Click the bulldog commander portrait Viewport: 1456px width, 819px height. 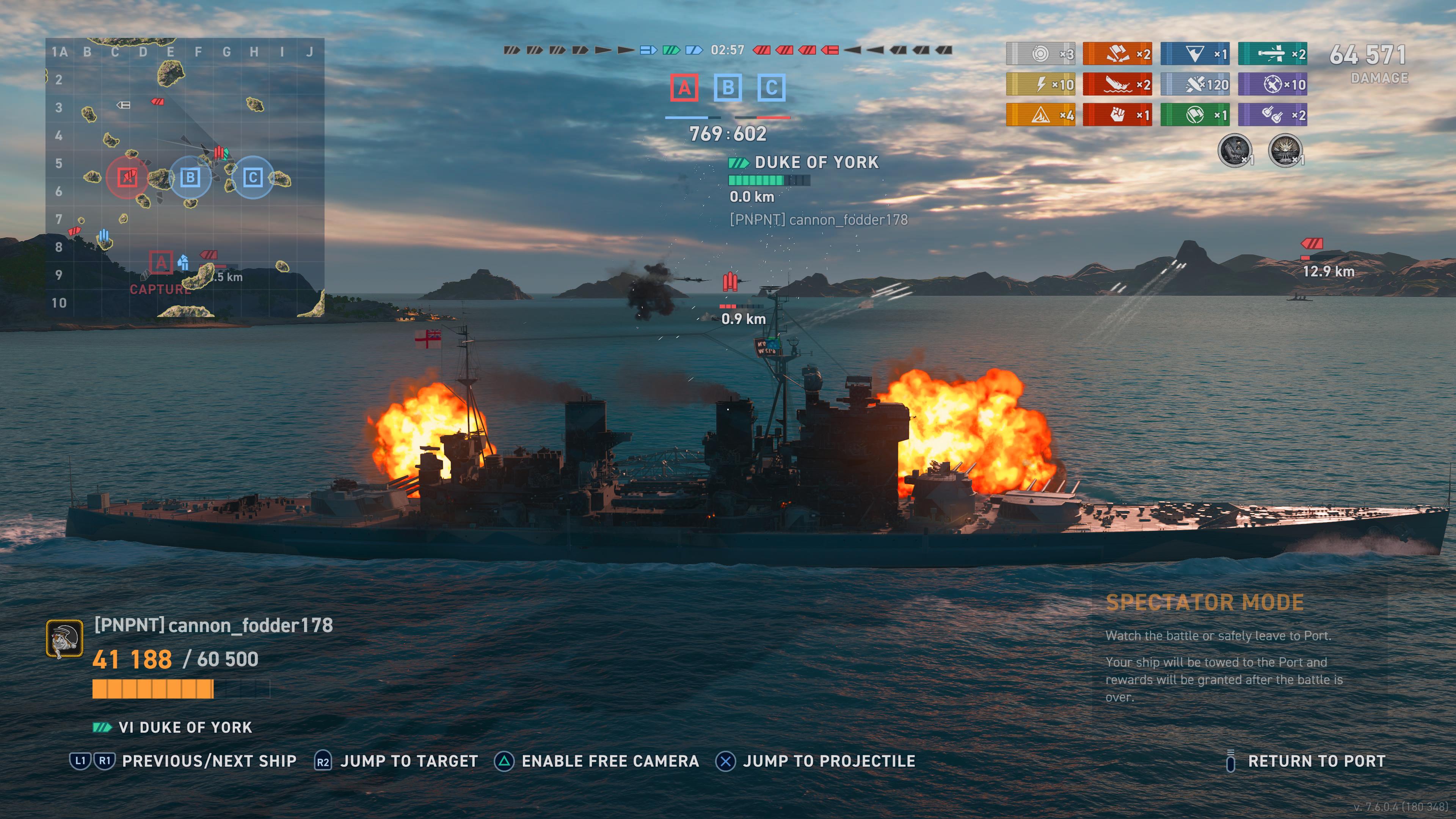pyautogui.click(x=64, y=639)
